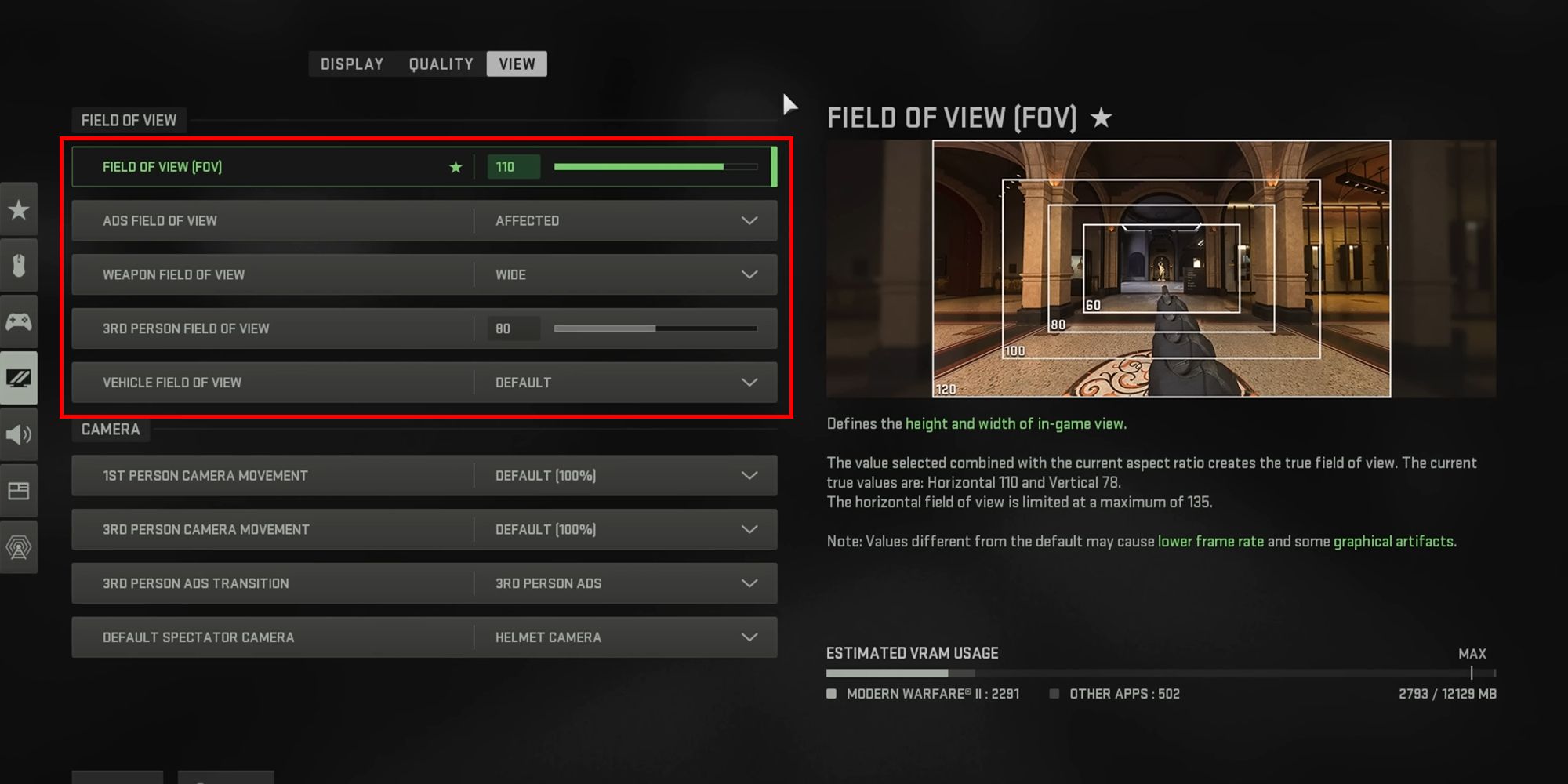The height and width of the screenshot is (784, 1568).
Task: Switch to the Display tab
Action: point(351,64)
